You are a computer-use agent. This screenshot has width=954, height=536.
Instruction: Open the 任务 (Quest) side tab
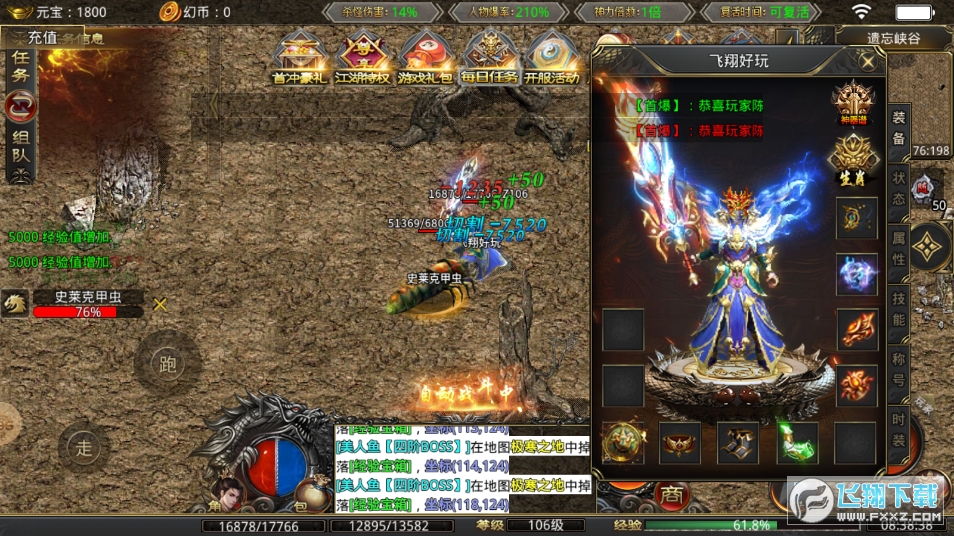click(21, 67)
